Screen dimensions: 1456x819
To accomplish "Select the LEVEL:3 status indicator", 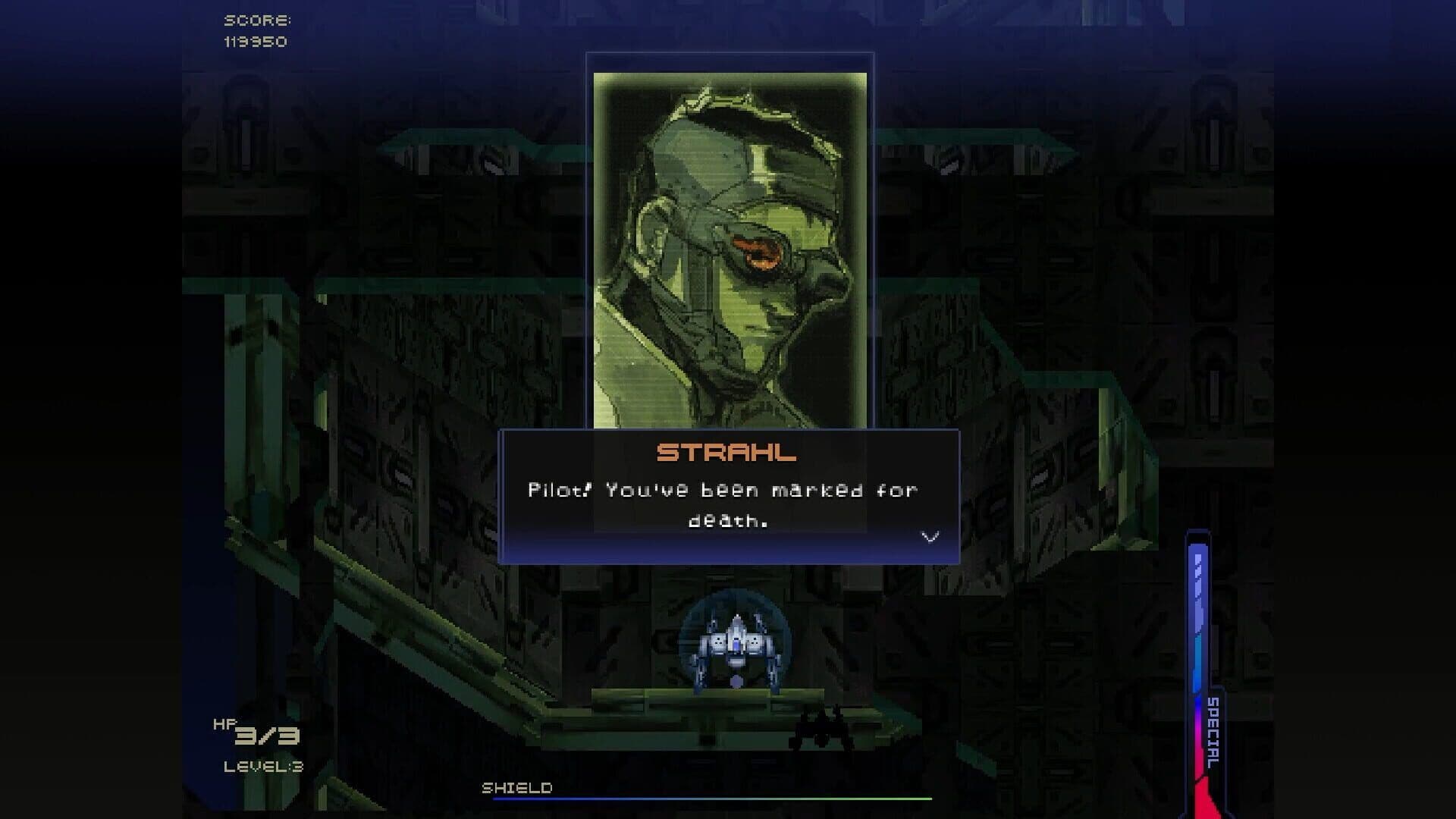I will (265, 766).
